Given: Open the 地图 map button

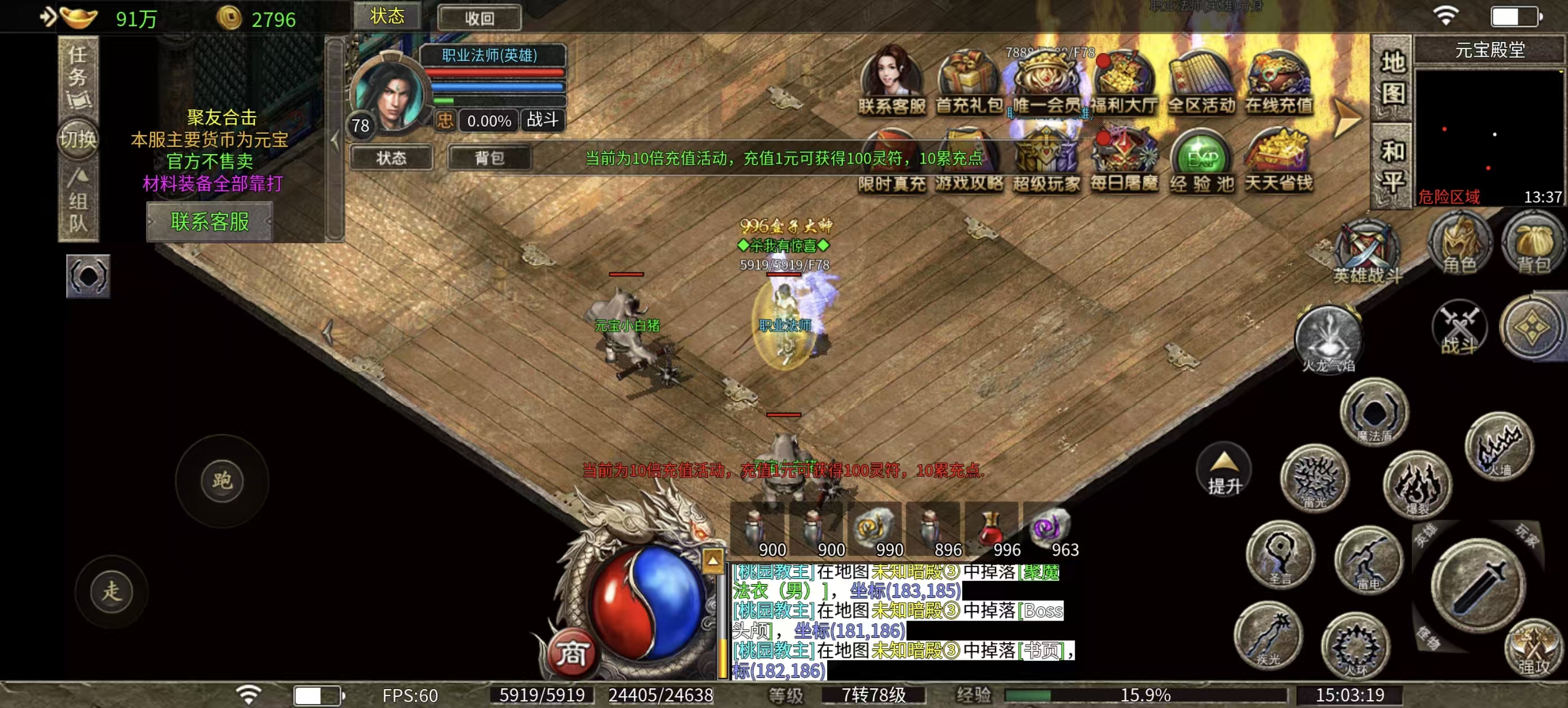Looking at the screenshot, I should coord(1393,78).
